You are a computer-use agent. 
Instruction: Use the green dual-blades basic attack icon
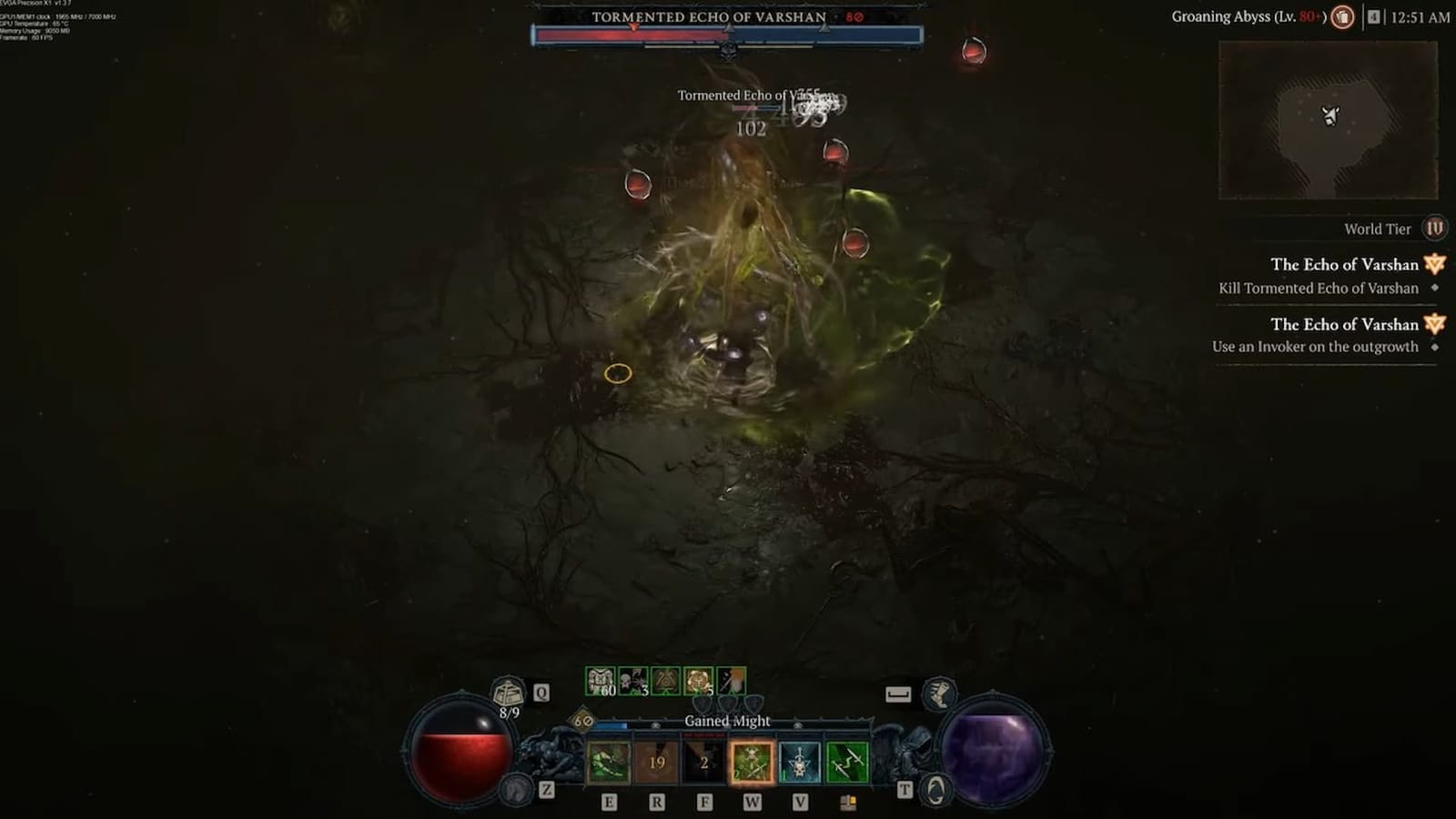pos(846,761)
